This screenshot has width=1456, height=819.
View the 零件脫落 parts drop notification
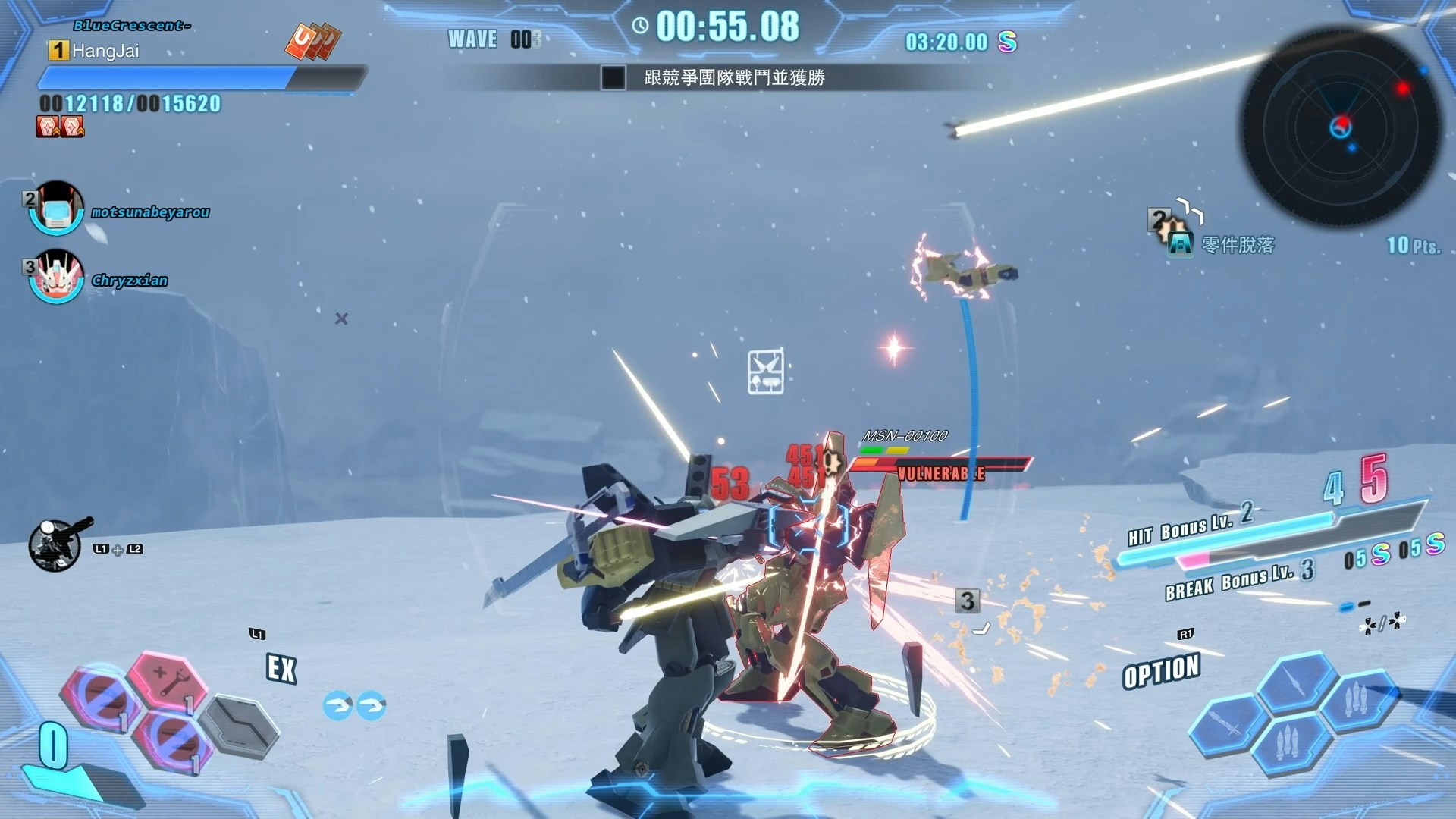(1238, 244)
